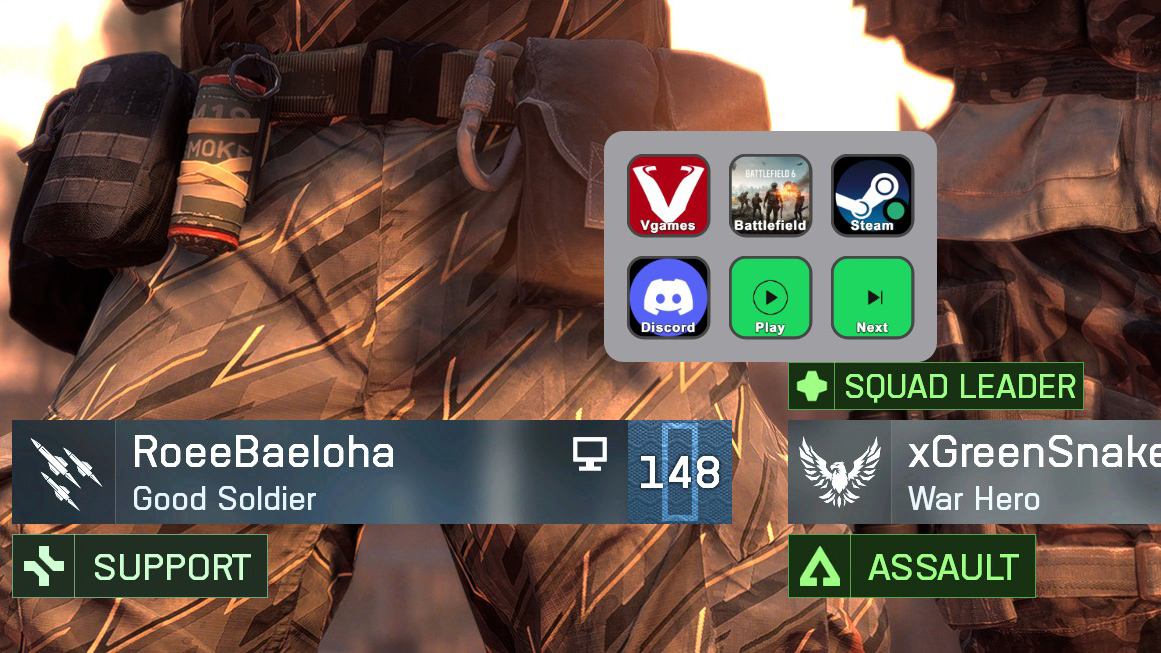Image resolution: width=1161 pixels, height=653 pixels.
Task: Click the Support class badge
Action: click(140, 567)
